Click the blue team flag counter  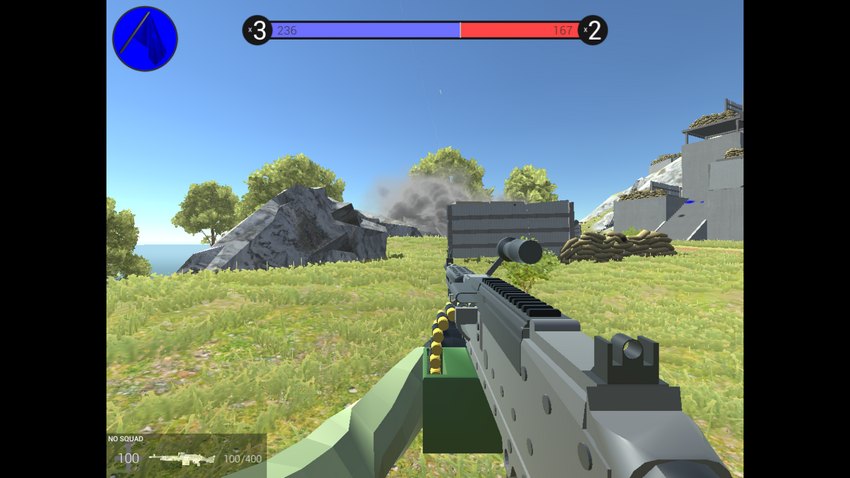(258, 30)
